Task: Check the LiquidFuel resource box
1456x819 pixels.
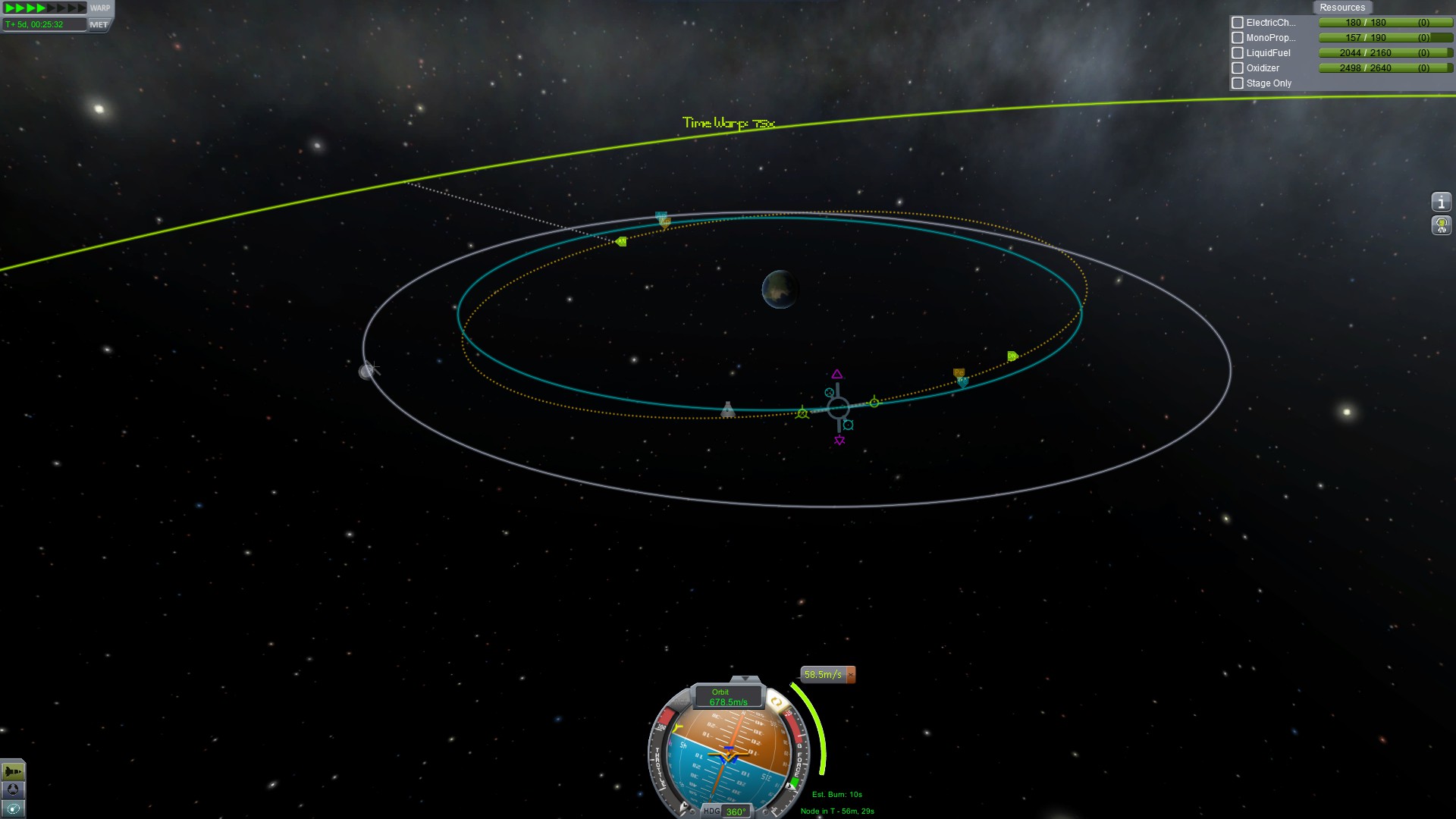Action: [x=1238, y=53]
